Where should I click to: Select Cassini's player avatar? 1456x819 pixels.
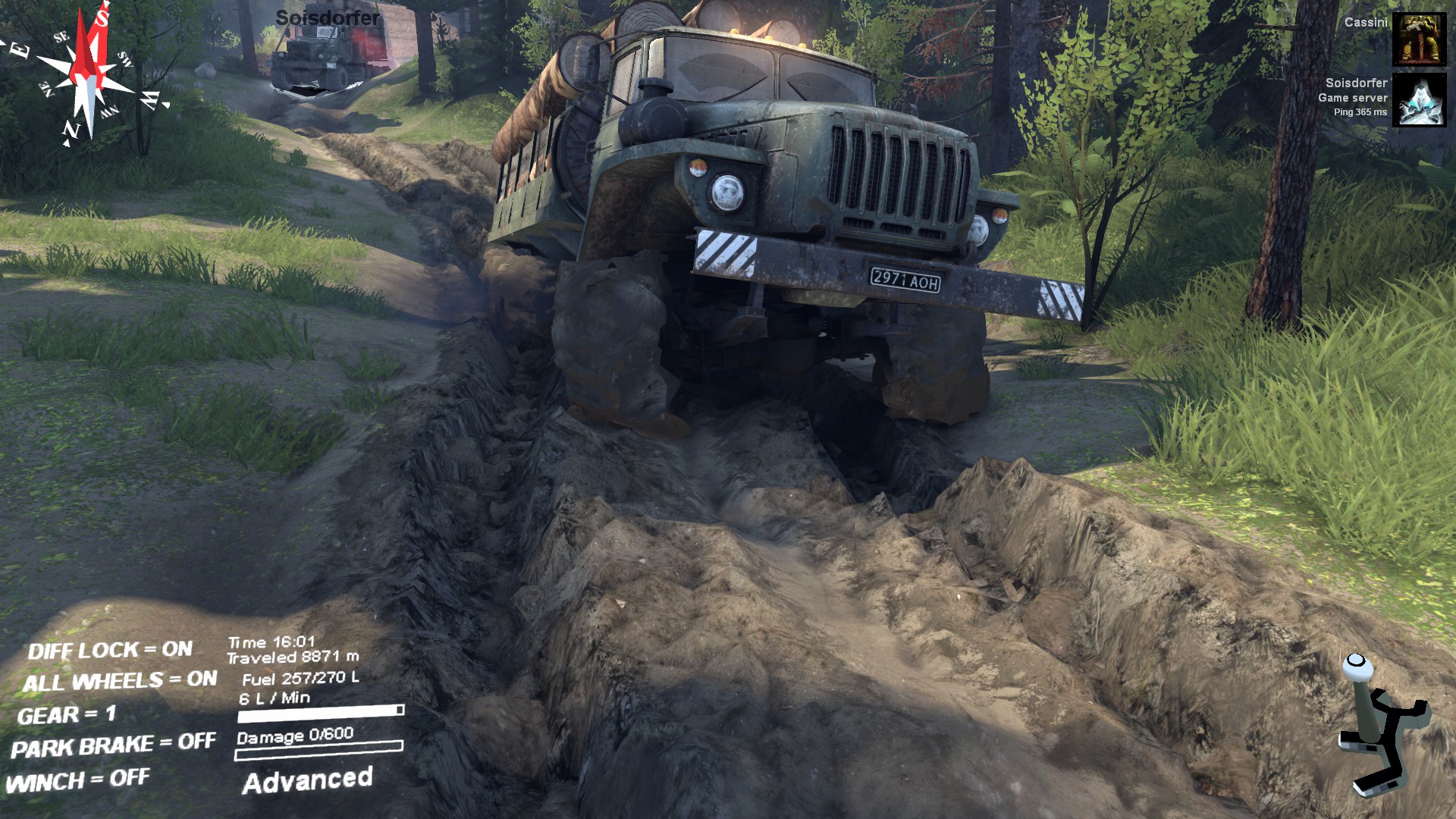[x=1419, y=39]
